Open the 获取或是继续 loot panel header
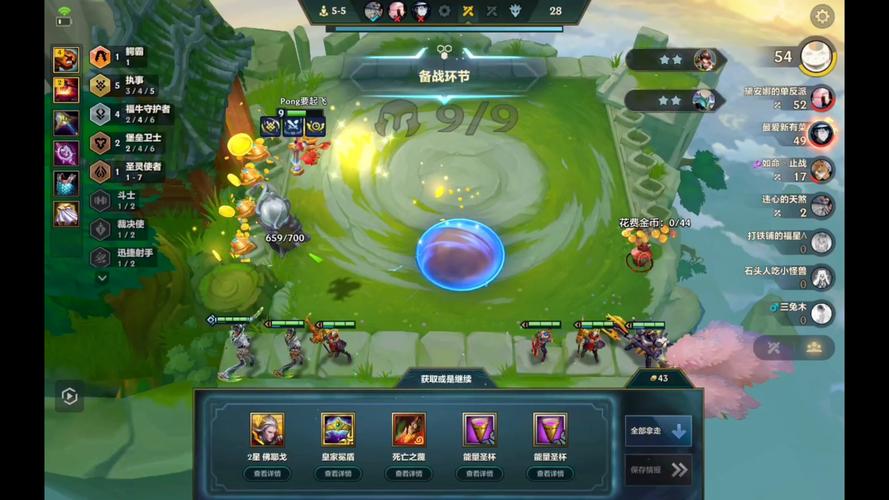This screenshot has width=889, height=500. pyautogui.click(x=446, y=379)
